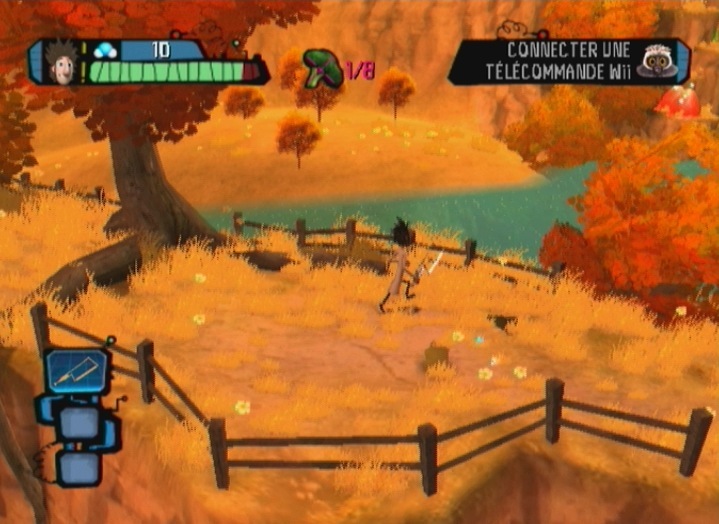Select the broccoli collectible counter icon

(323, 68)
